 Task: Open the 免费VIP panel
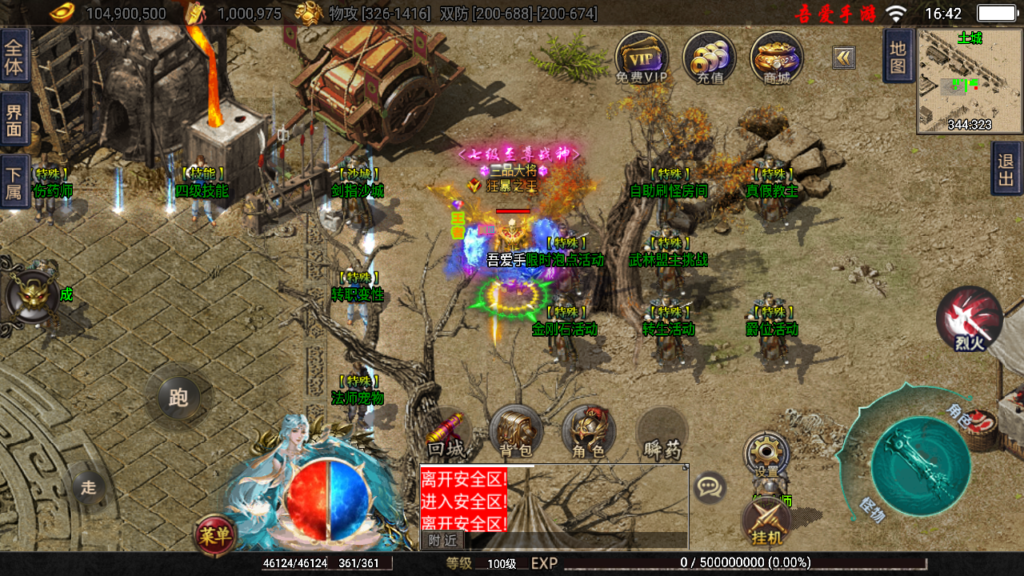[x=641, y=56]
